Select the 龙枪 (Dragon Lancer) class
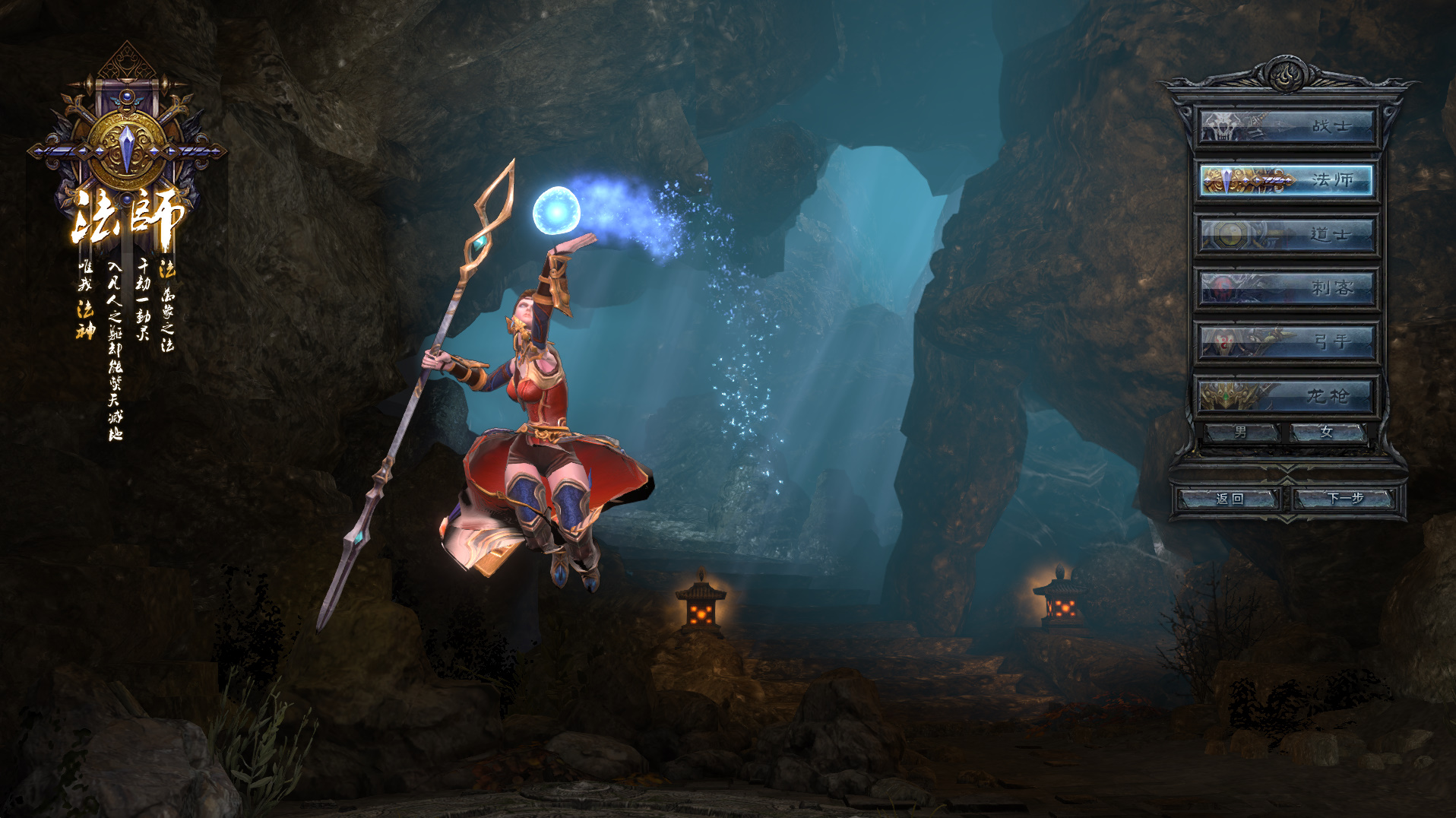Image resolution: width=1456 pixels, height=818 pixels. pos(1287,395)
